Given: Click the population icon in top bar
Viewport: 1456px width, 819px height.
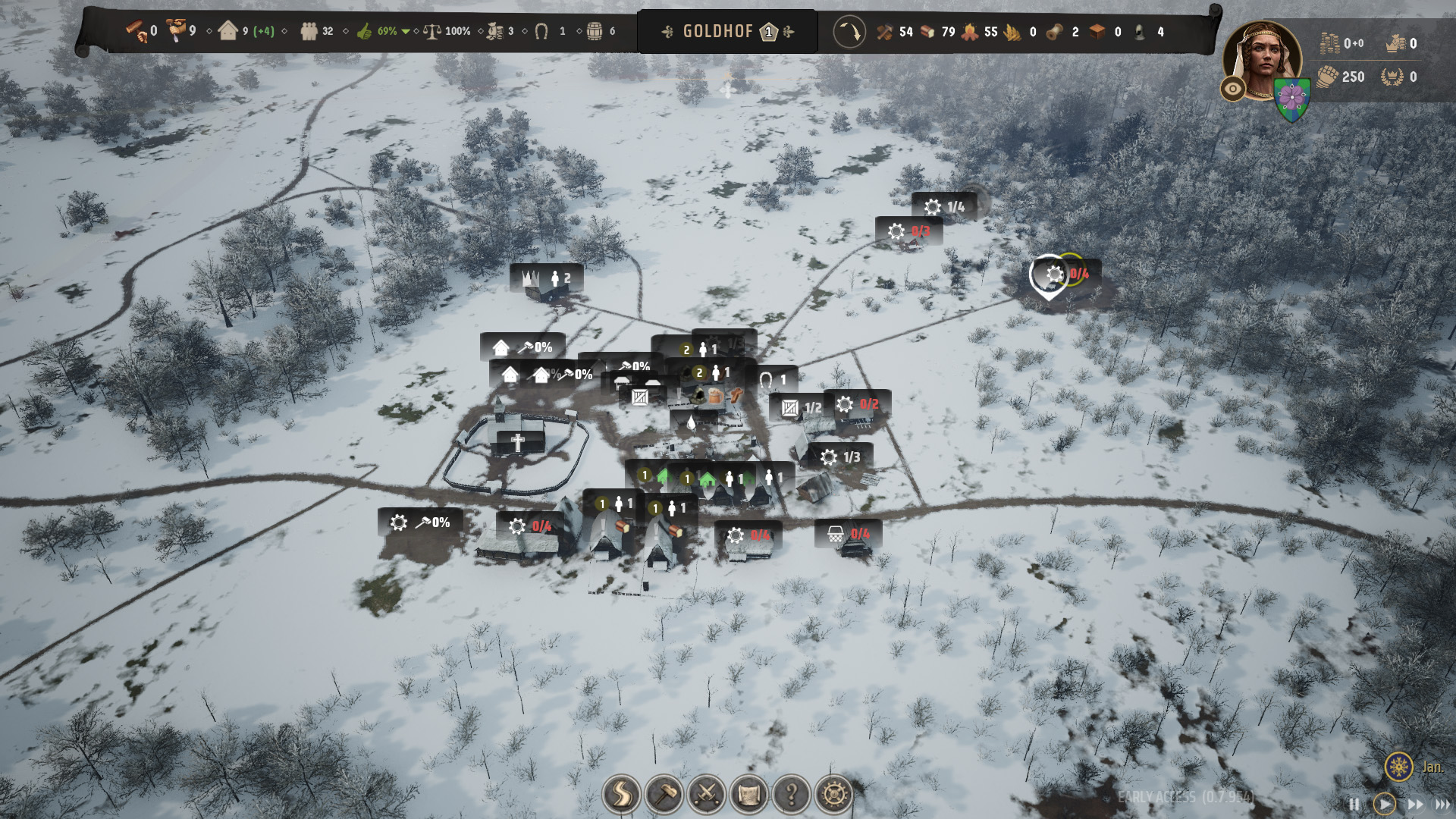Looking at the screenshot, I should (x=309, y=32).
